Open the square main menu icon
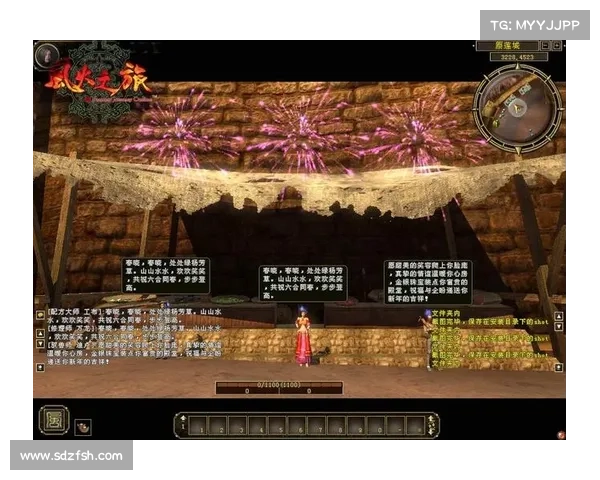Screen dimensions: 600x480 coord(52,419)
